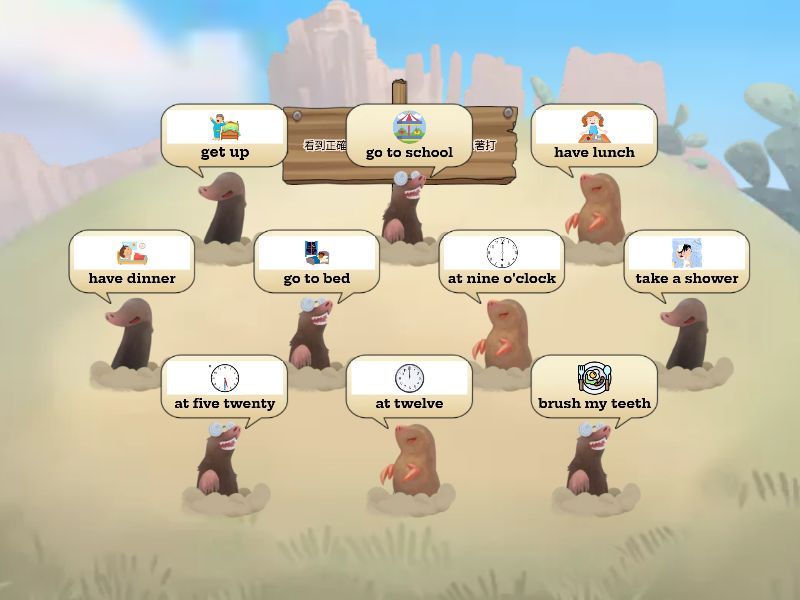Image resolution: width=800 pixels, height=600 pixels.
Task: Select the "go to school" speech bubble
Action: [x=409, y=135]
